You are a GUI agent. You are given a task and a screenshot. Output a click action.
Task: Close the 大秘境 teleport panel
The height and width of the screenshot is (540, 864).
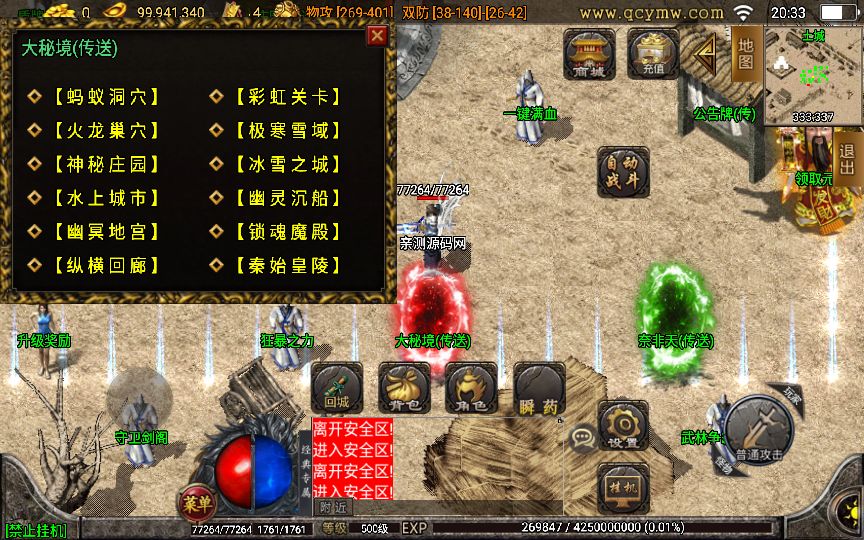(377, 36)
